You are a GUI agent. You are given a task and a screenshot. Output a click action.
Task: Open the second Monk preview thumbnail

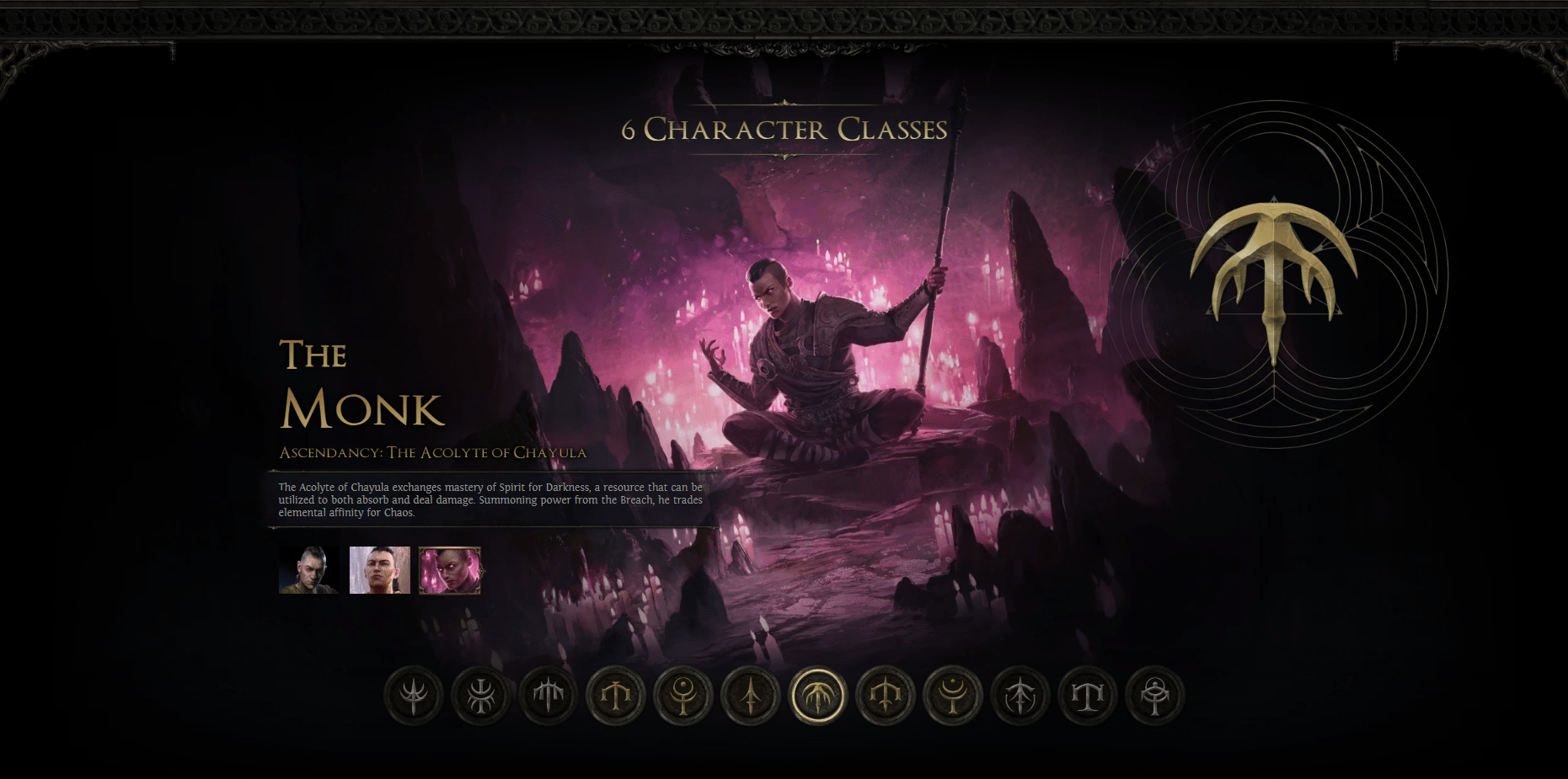(x=379, y=570)
